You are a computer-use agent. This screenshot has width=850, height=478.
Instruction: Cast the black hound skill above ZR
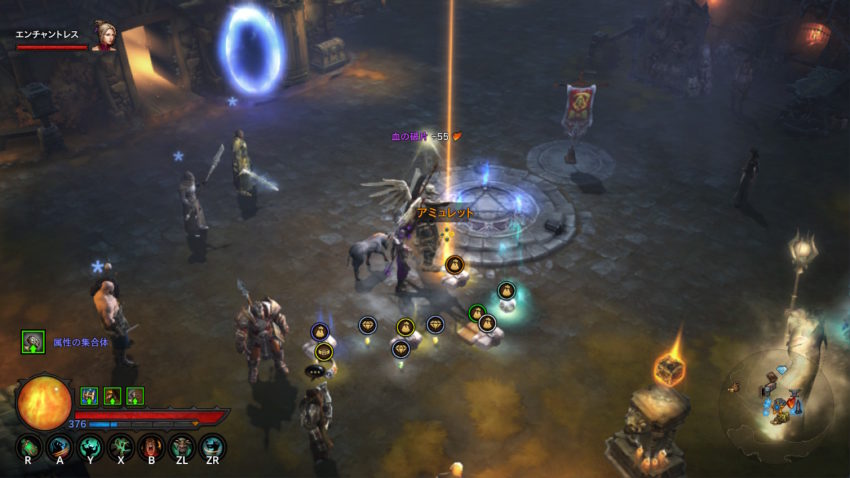pos(212,445)
